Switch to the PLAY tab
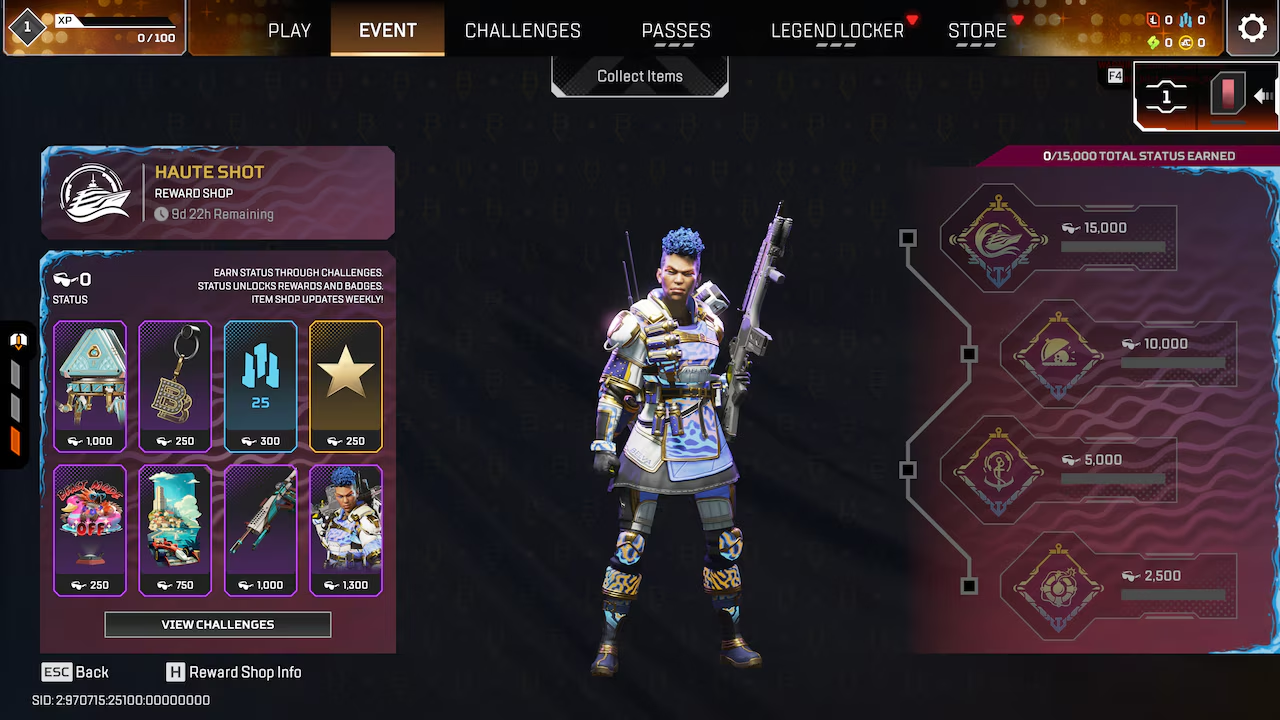 (289, 30)
